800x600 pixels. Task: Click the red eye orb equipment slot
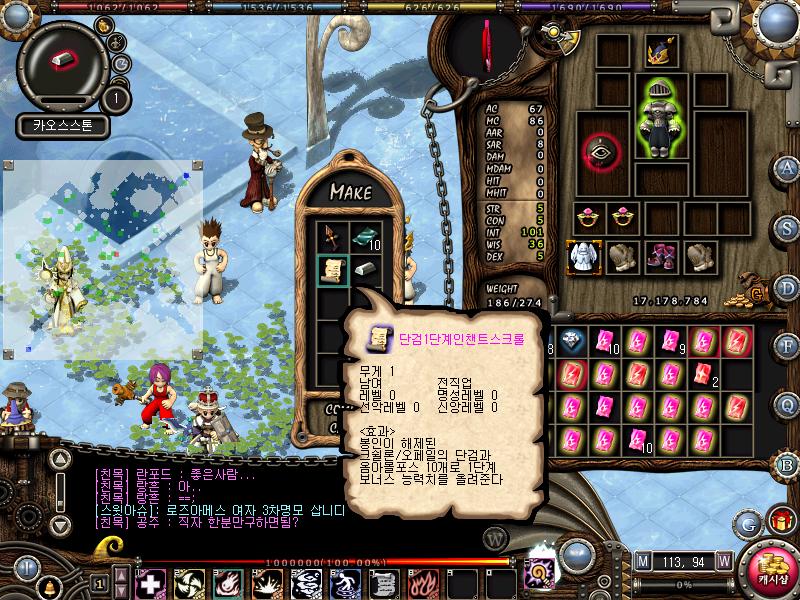pyautogui.click(x=602, y=152)
